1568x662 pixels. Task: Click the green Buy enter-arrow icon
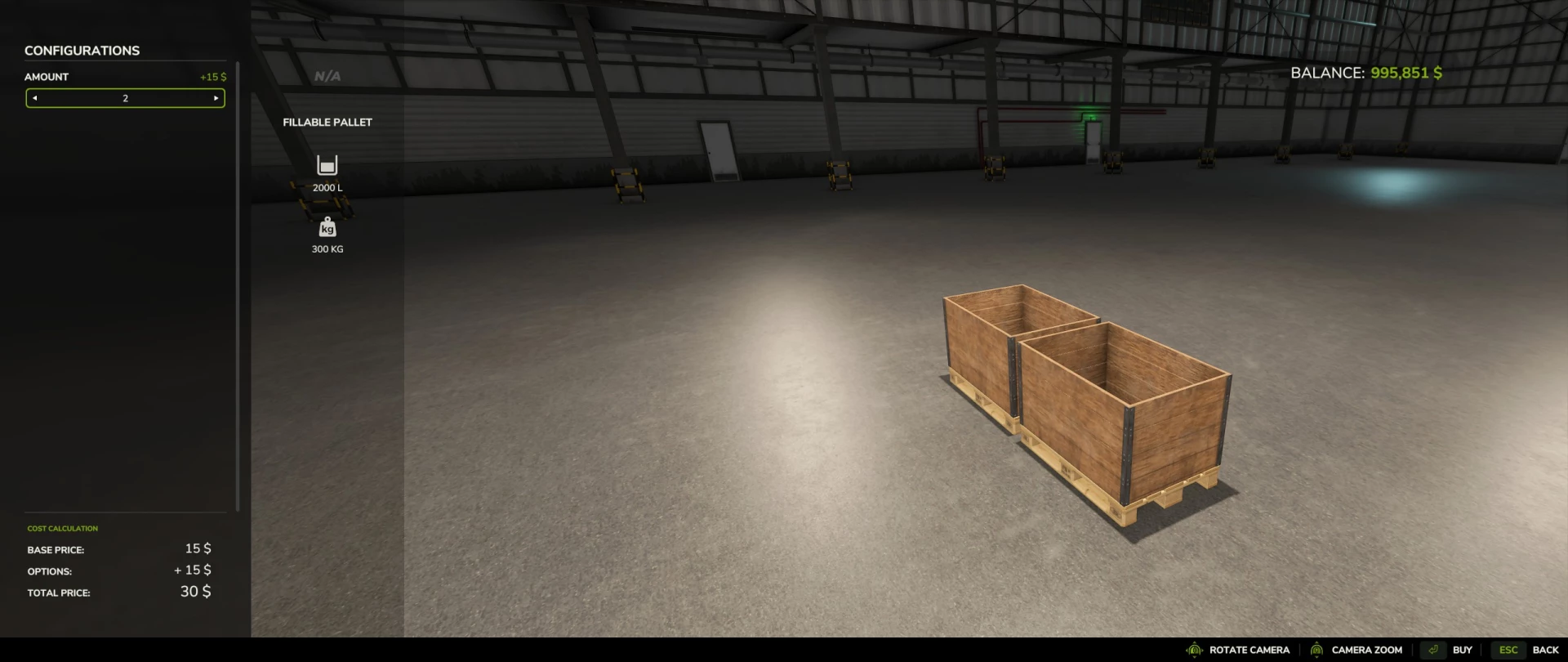1432,650
